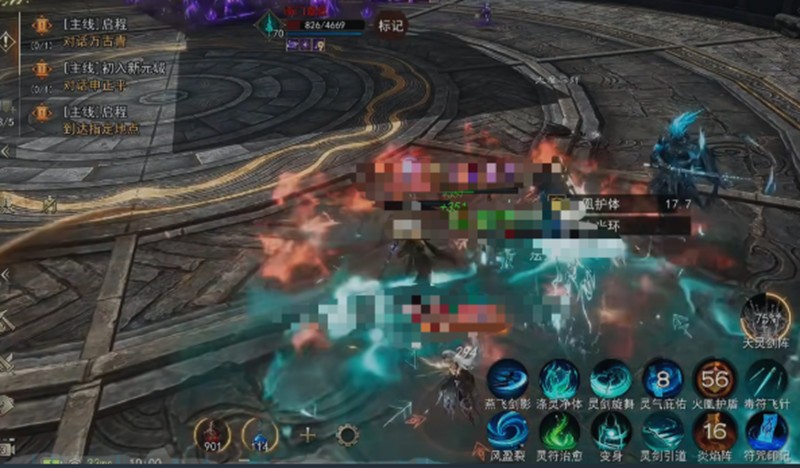Click the 炎焰阵 skill icon
Screen dimensions: 800x468
[713, 430]
